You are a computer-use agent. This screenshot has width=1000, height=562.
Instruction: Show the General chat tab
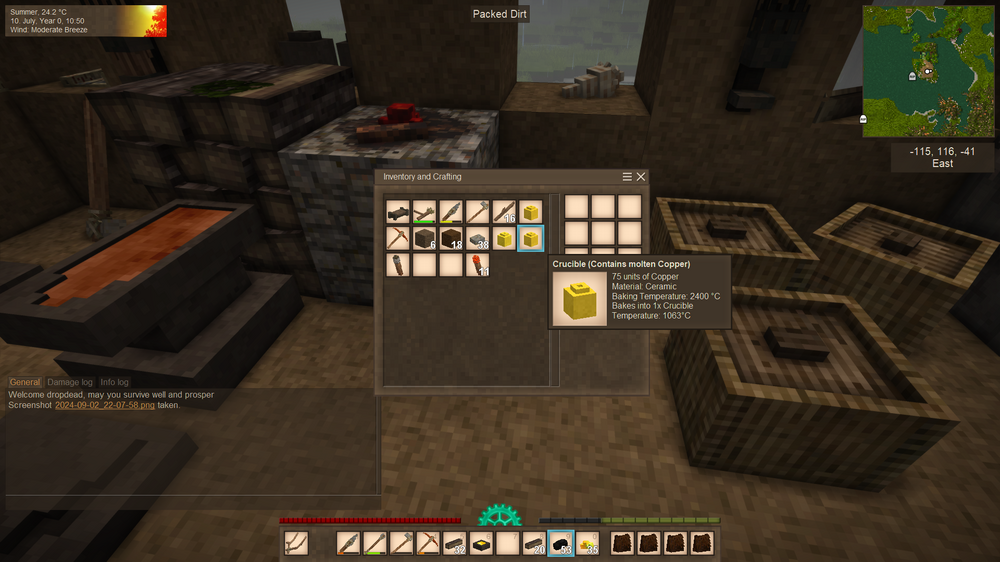click(x=25, y=382)
